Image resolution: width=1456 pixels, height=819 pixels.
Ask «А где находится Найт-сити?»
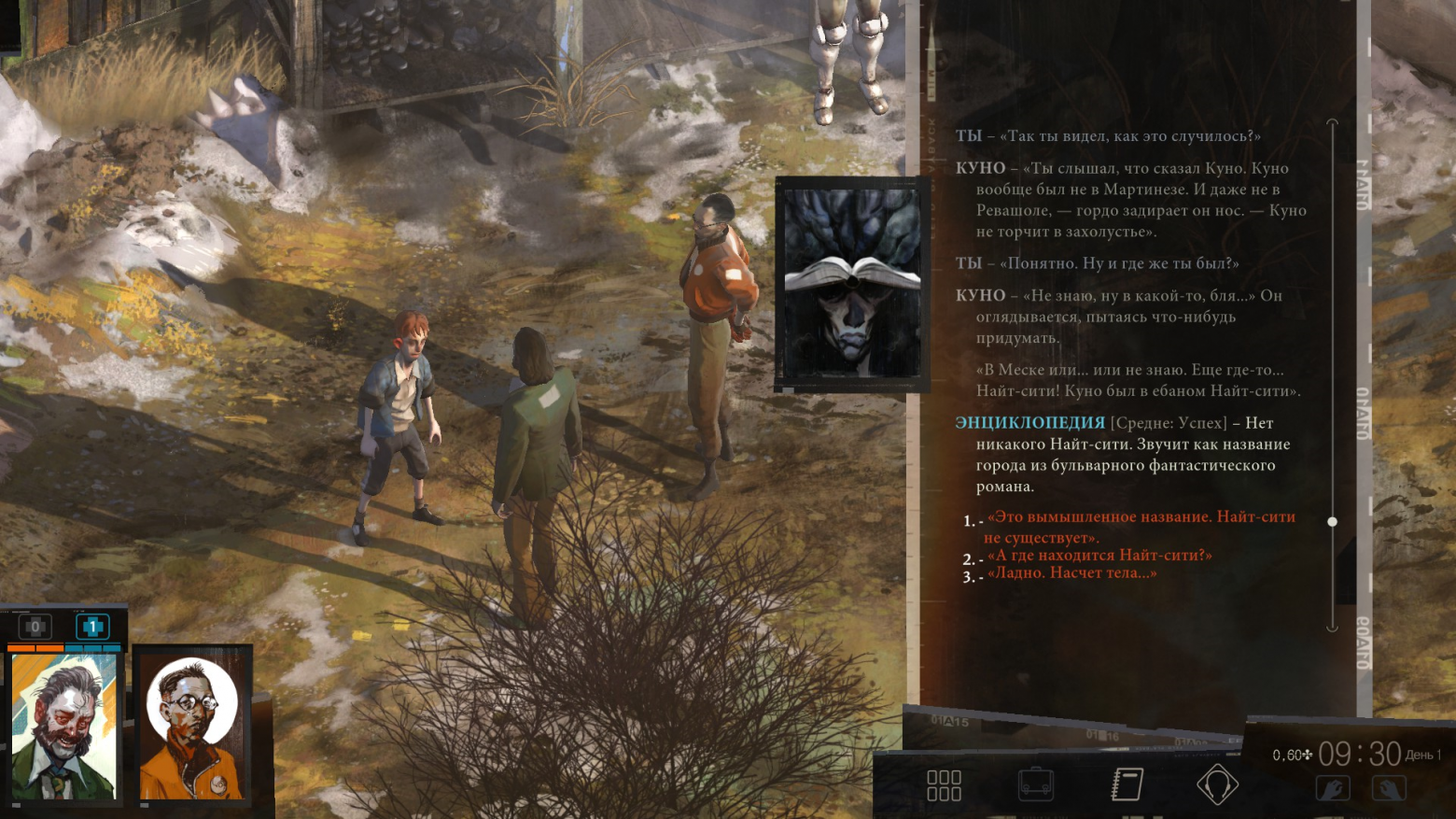(1099, 556)
